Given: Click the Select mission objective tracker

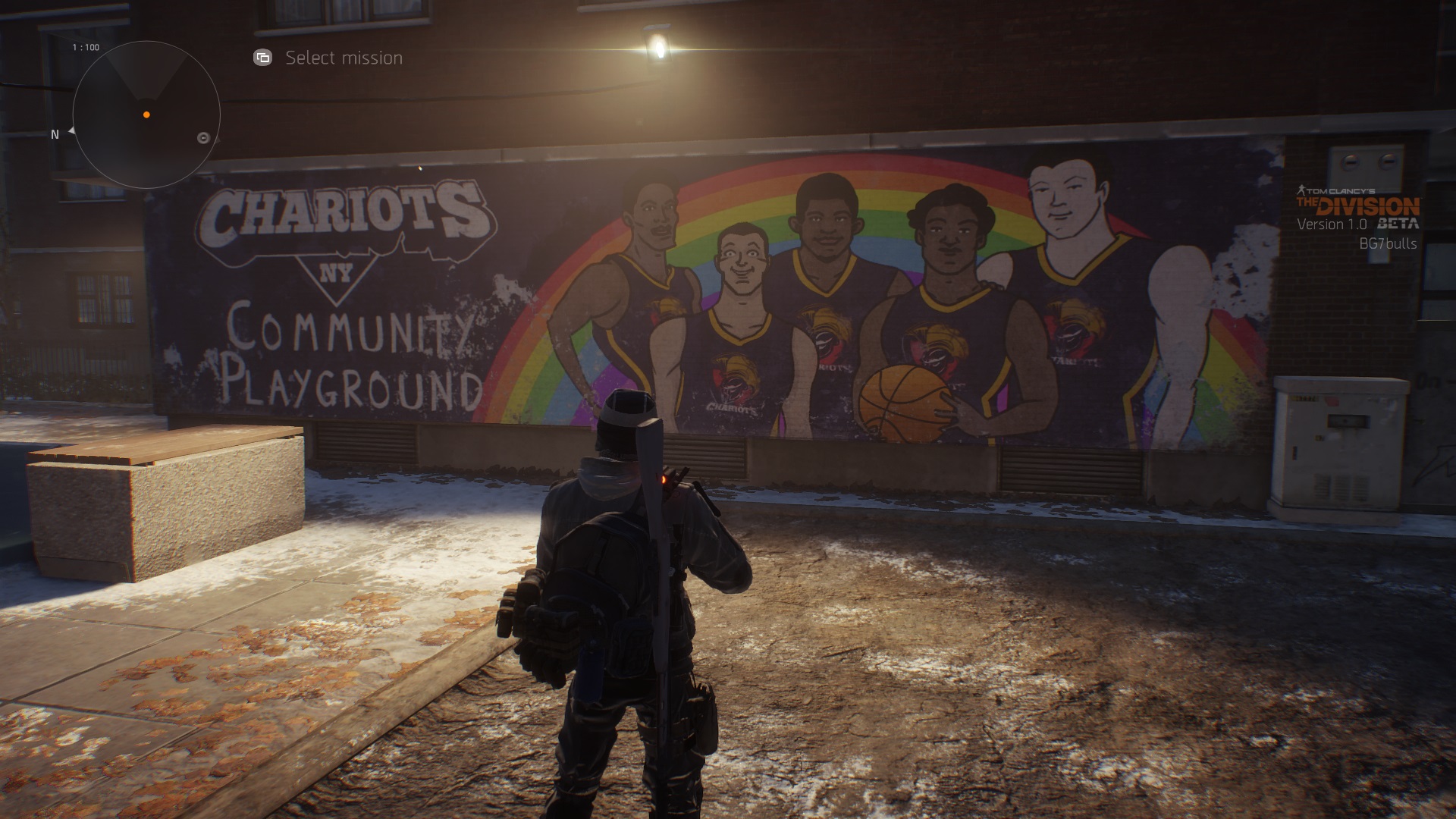Looking at the screenshot, I should 329,58.
